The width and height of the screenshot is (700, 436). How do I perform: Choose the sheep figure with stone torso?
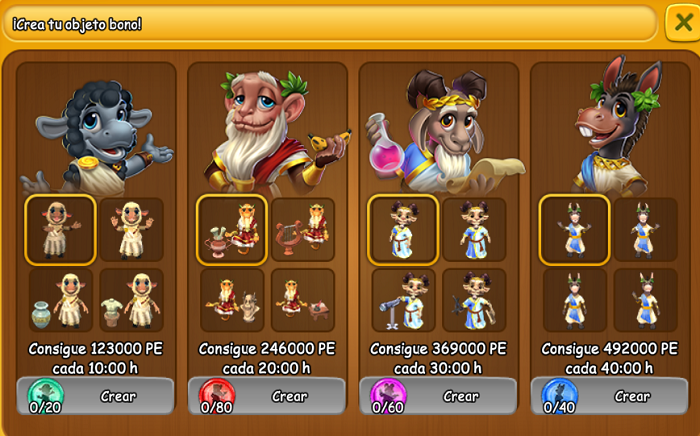pos(132,299)
